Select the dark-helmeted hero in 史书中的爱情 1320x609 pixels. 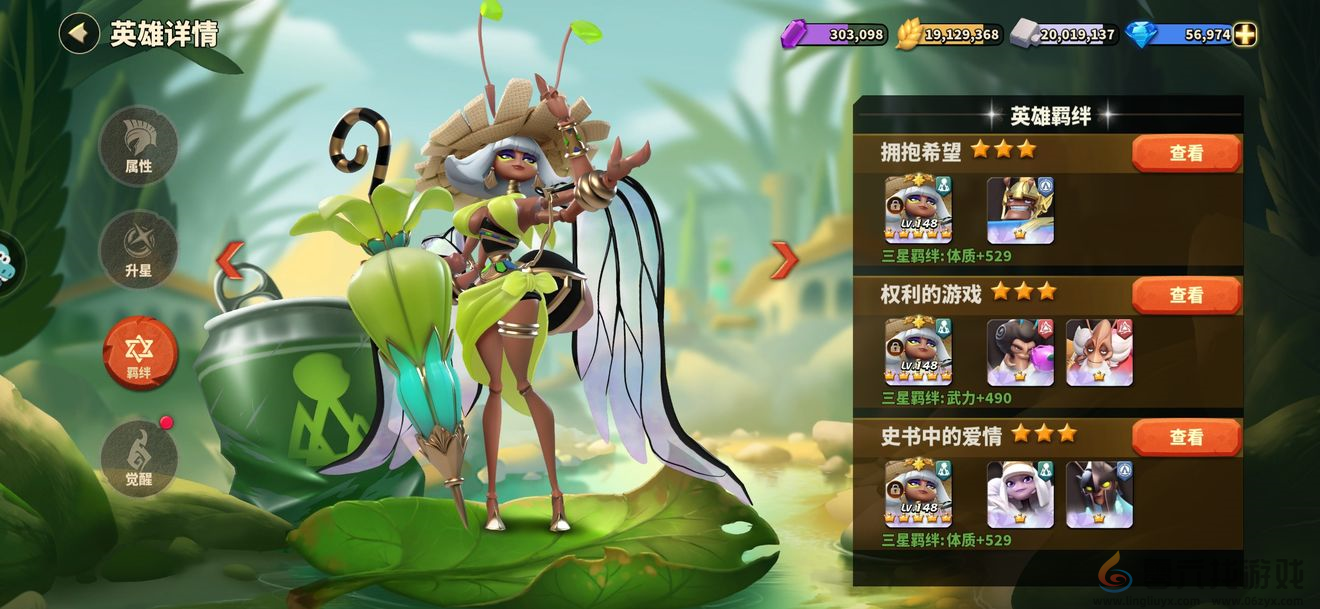[x=1099, y=494]
